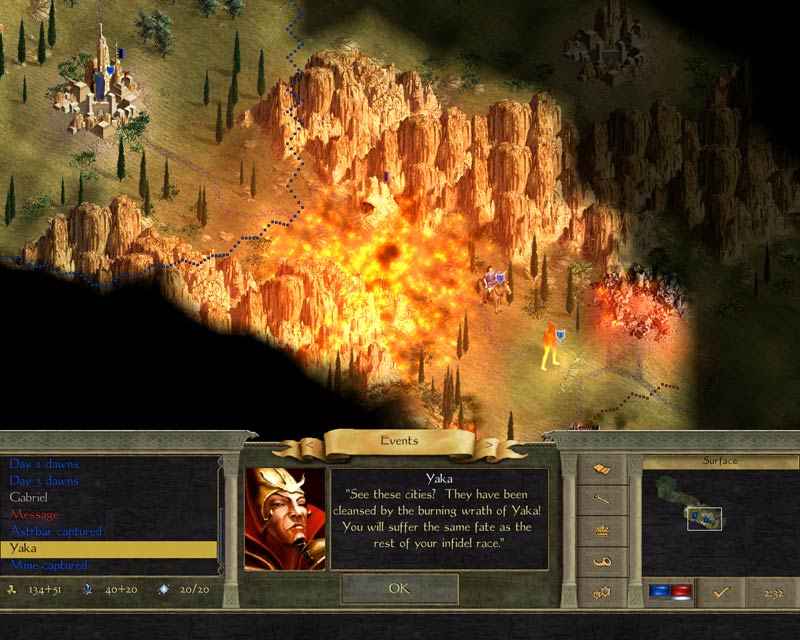Switch map level using the Surface label

pyautogui.click(x=719, y=461)
